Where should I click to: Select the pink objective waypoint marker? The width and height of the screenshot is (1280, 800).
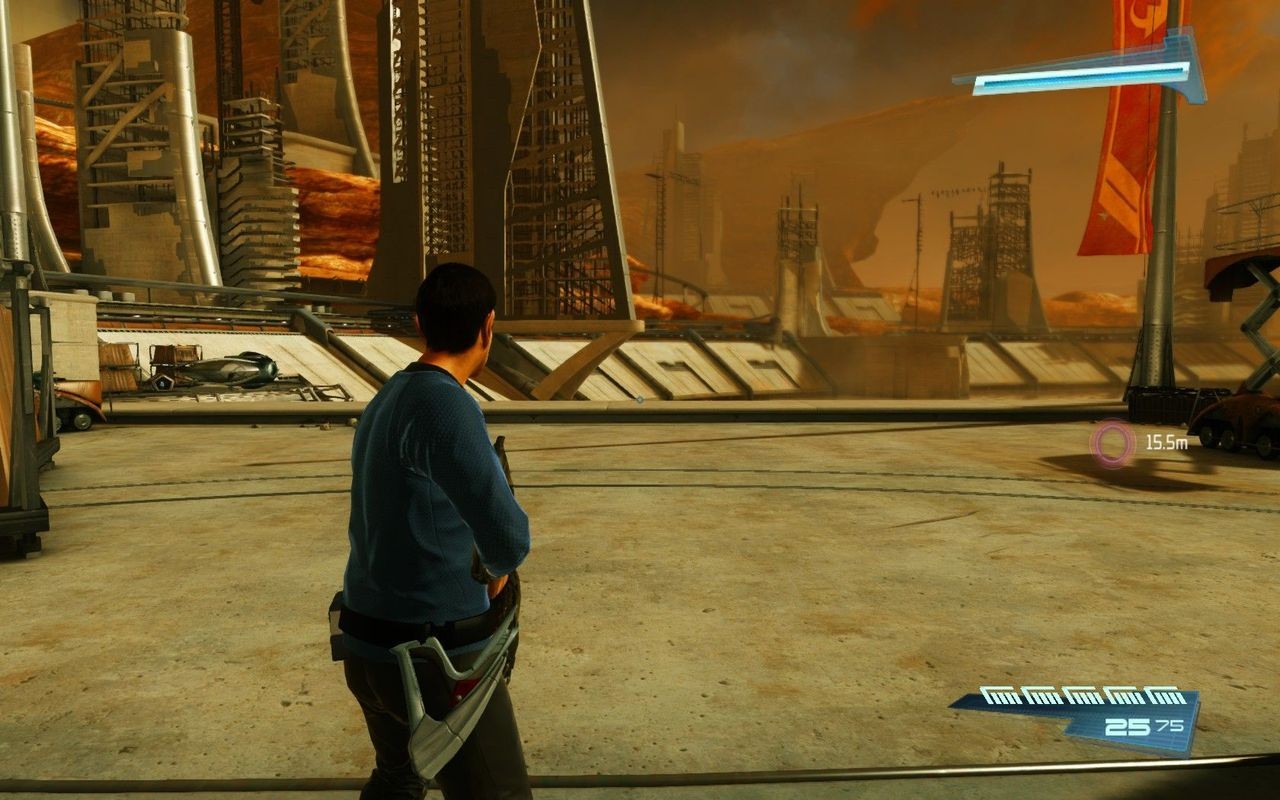tap(1112, 443)
